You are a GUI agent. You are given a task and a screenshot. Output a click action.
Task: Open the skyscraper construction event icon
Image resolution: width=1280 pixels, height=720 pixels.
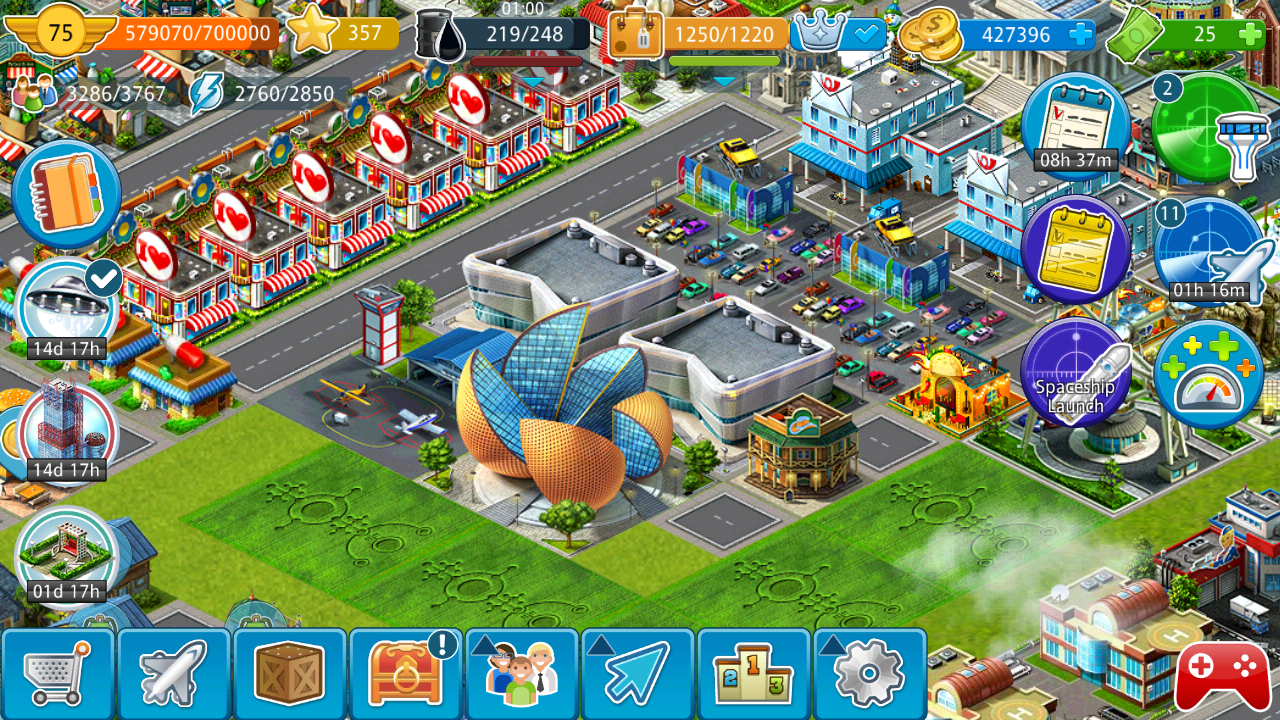pyautogui.click(x=66, y=430)
